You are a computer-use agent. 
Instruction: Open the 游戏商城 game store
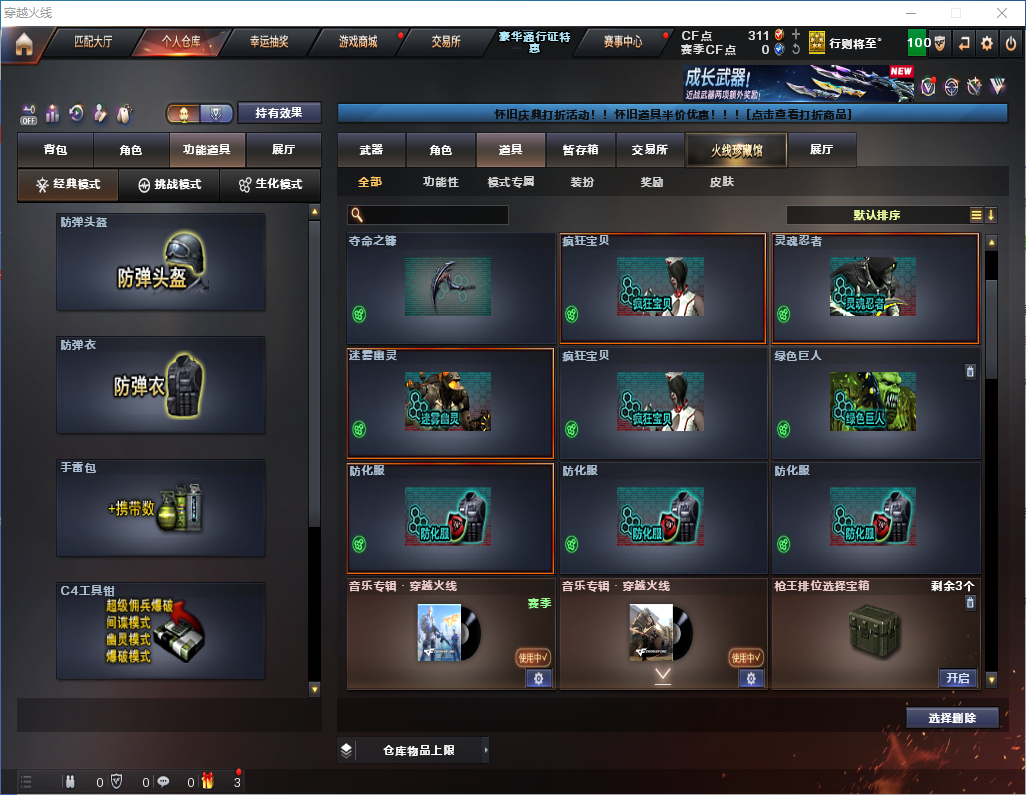click(358, 42)
